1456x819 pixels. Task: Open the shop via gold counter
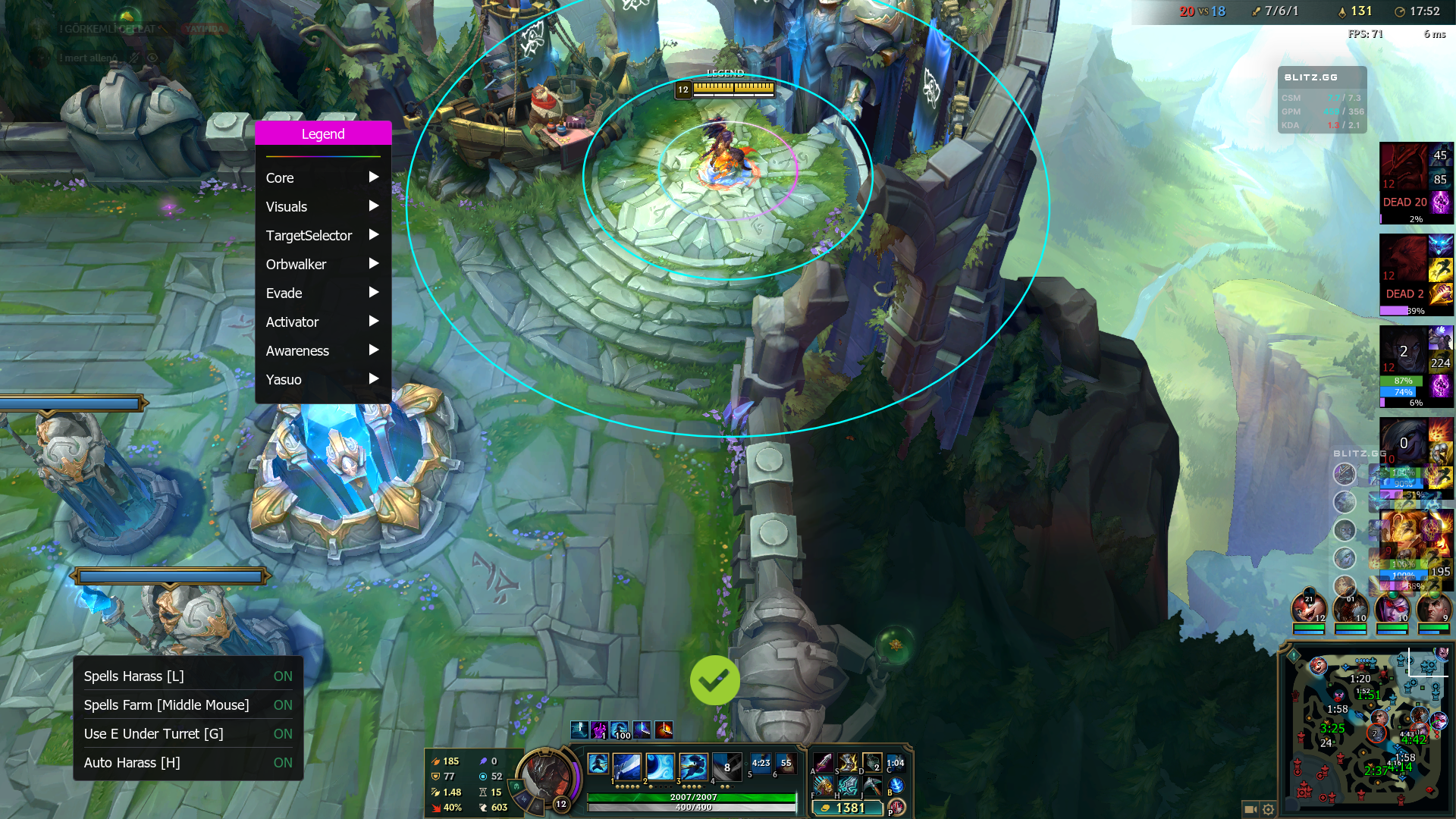tap(846, 808)
